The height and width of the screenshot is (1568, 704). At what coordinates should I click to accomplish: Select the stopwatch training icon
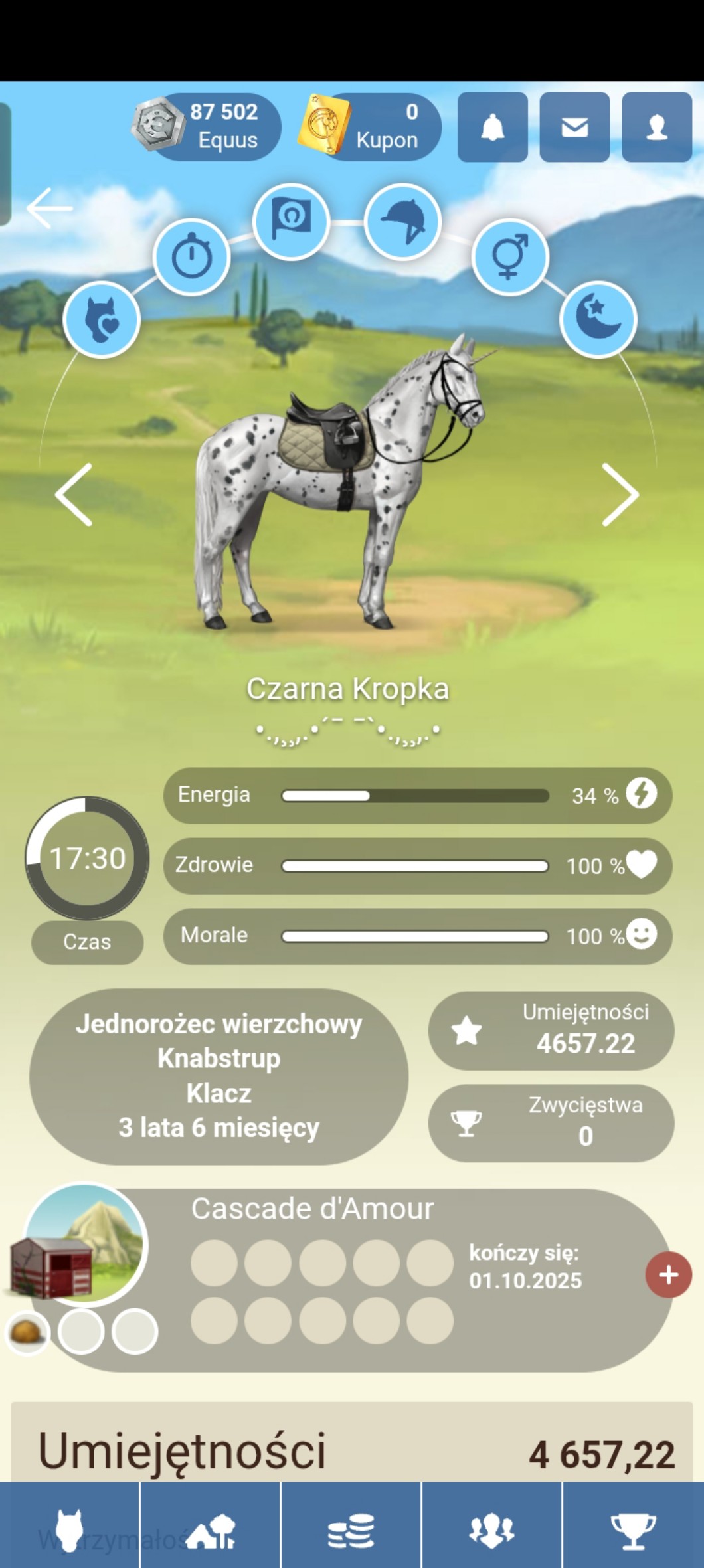[192, 256]
